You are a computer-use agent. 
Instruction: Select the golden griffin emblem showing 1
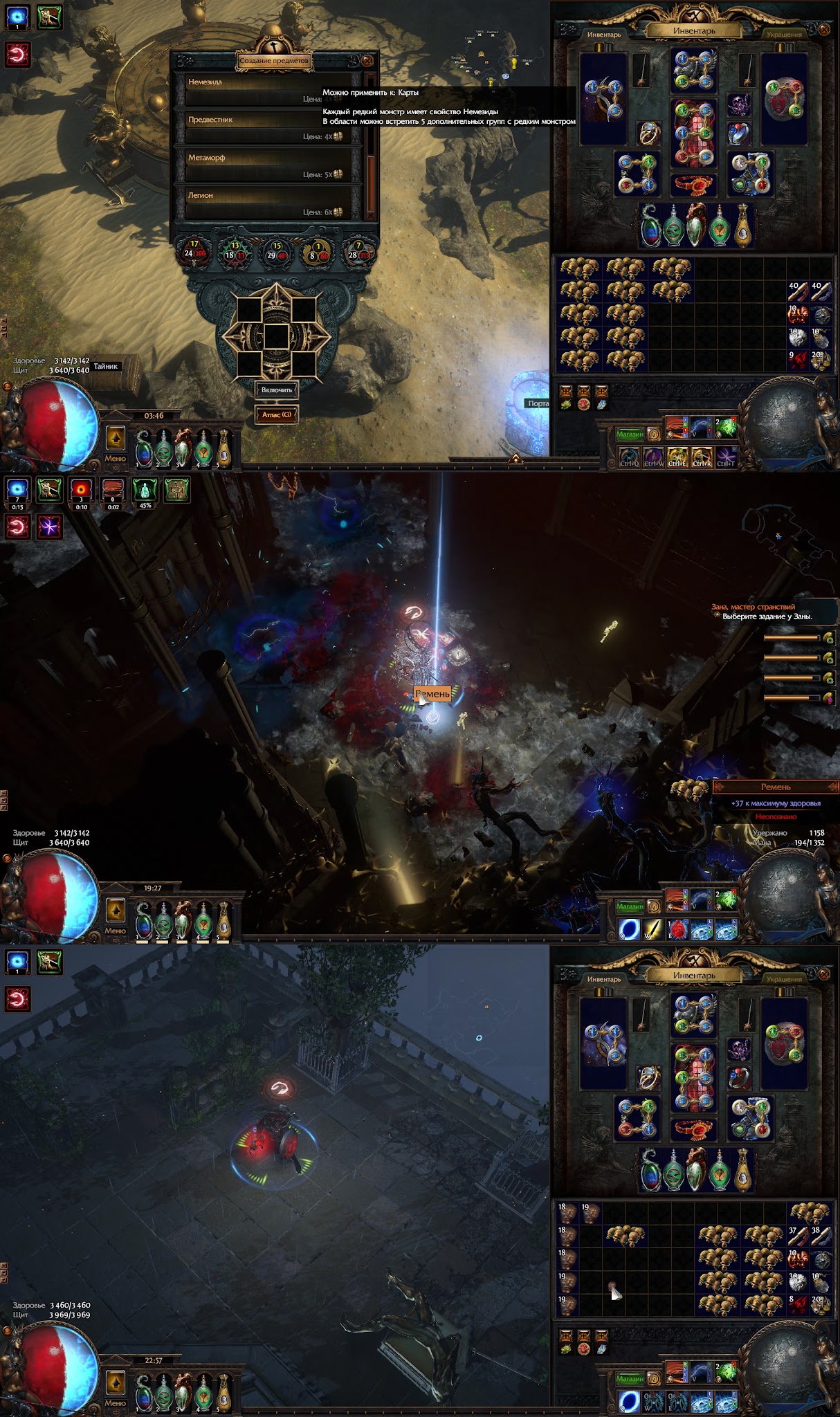(318, 250)
